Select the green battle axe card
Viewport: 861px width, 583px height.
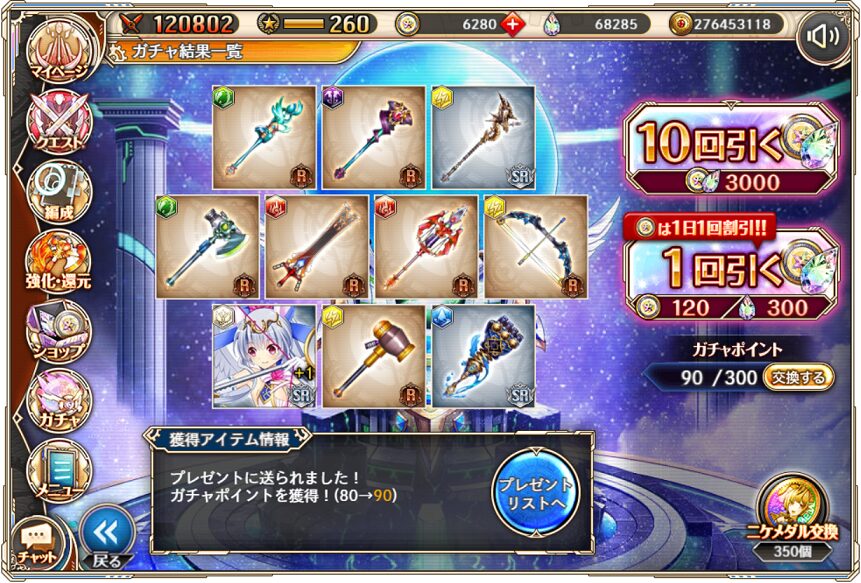[207, 247]
